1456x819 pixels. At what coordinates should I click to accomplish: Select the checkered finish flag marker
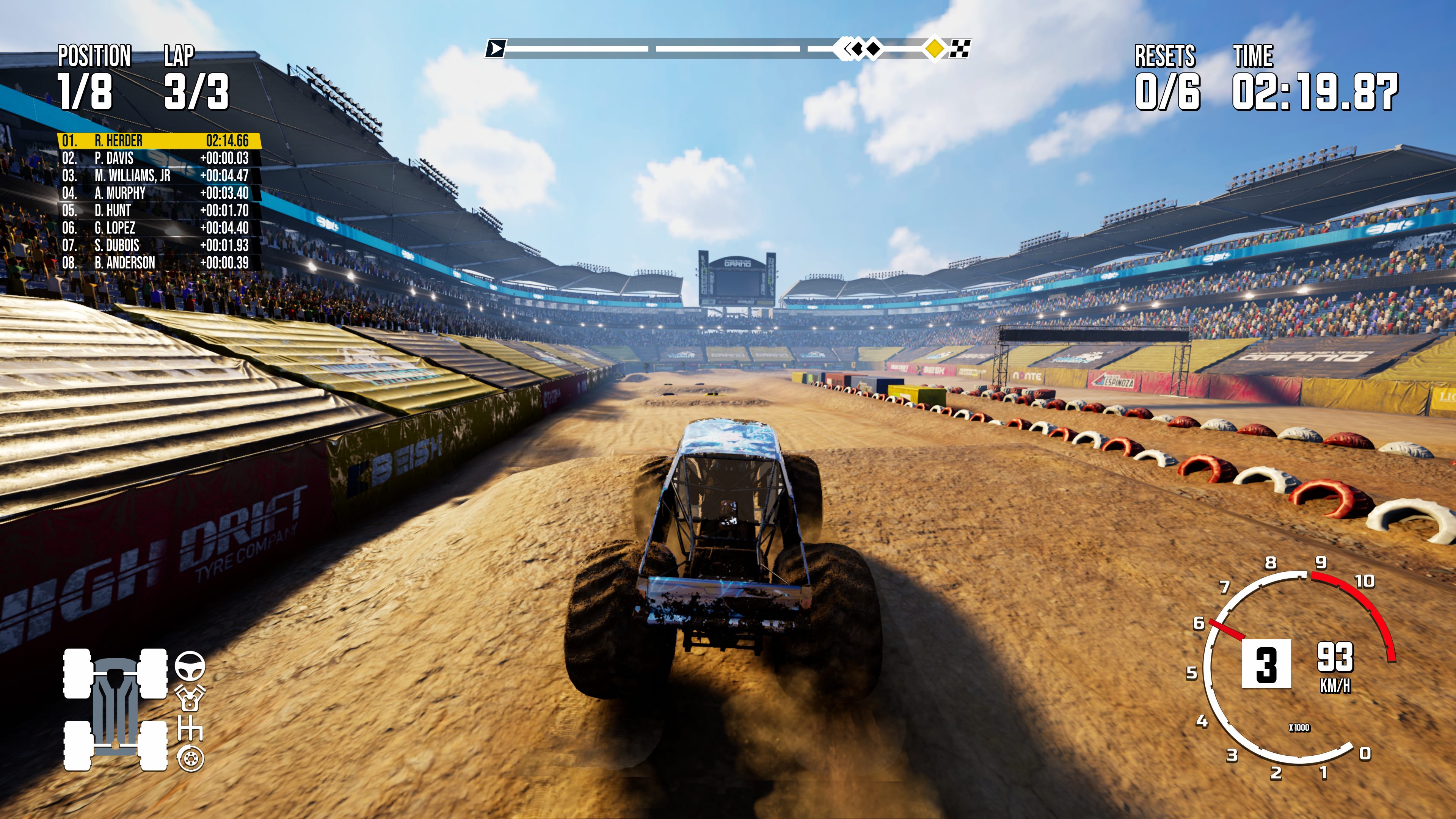tap(960, 49)
